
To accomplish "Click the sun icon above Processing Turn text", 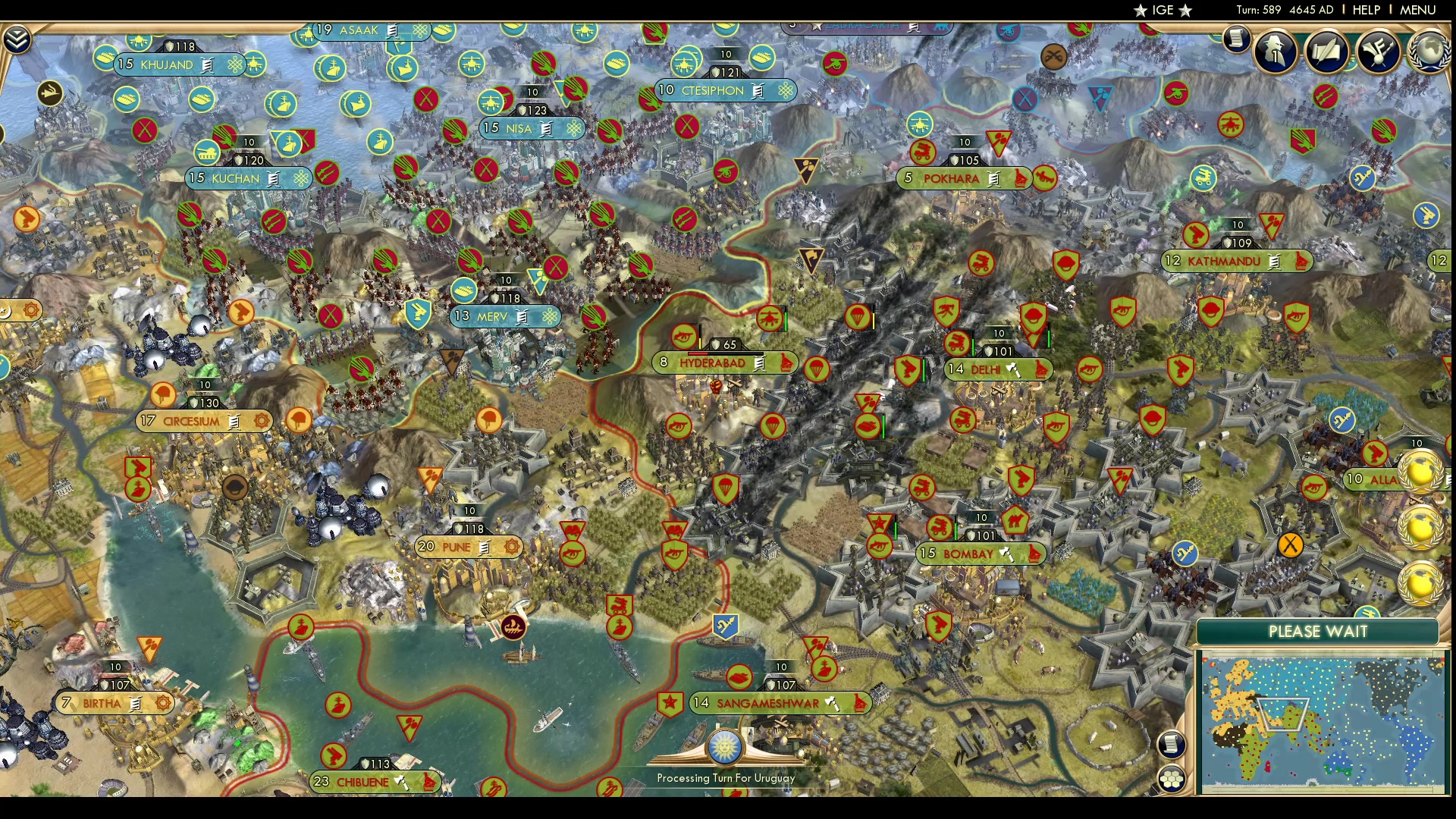I will [726, 747].
